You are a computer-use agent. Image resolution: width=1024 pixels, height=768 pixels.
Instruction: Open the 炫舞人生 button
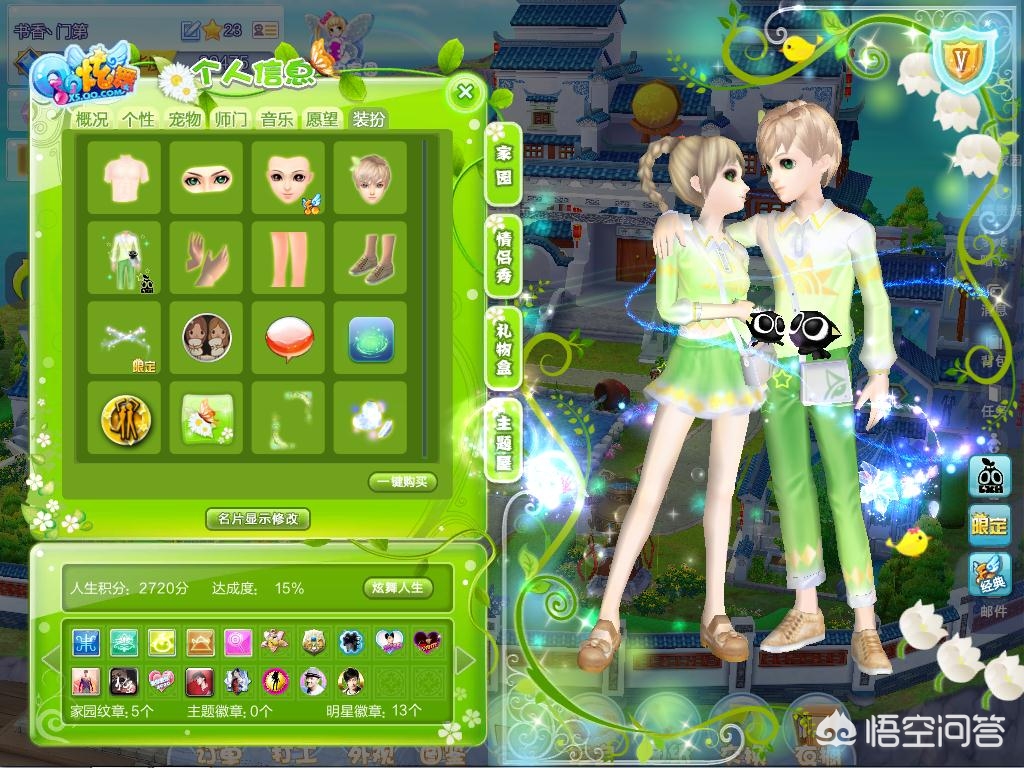[x=398, y=588]
